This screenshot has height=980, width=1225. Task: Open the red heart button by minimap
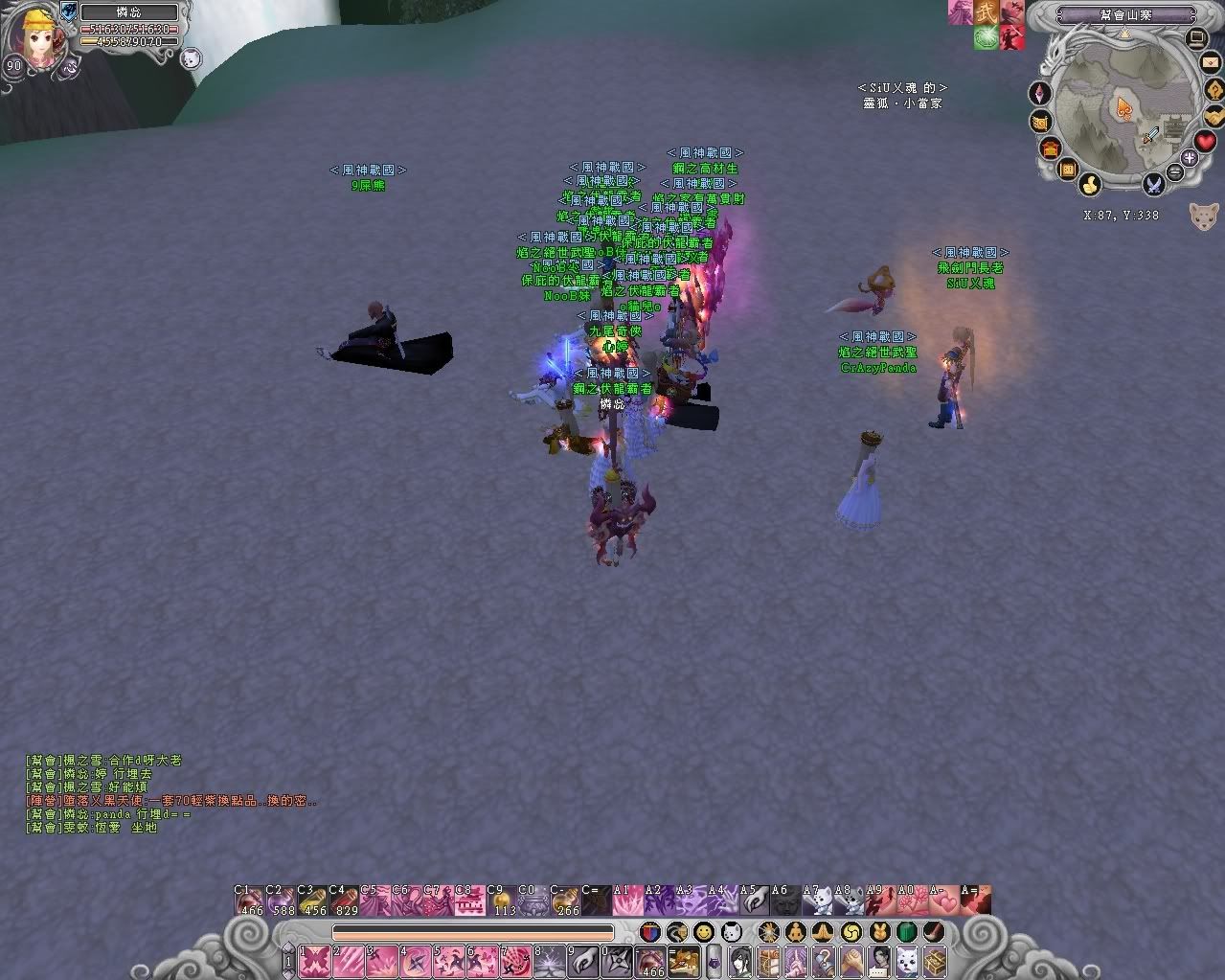pos(1204,142)
